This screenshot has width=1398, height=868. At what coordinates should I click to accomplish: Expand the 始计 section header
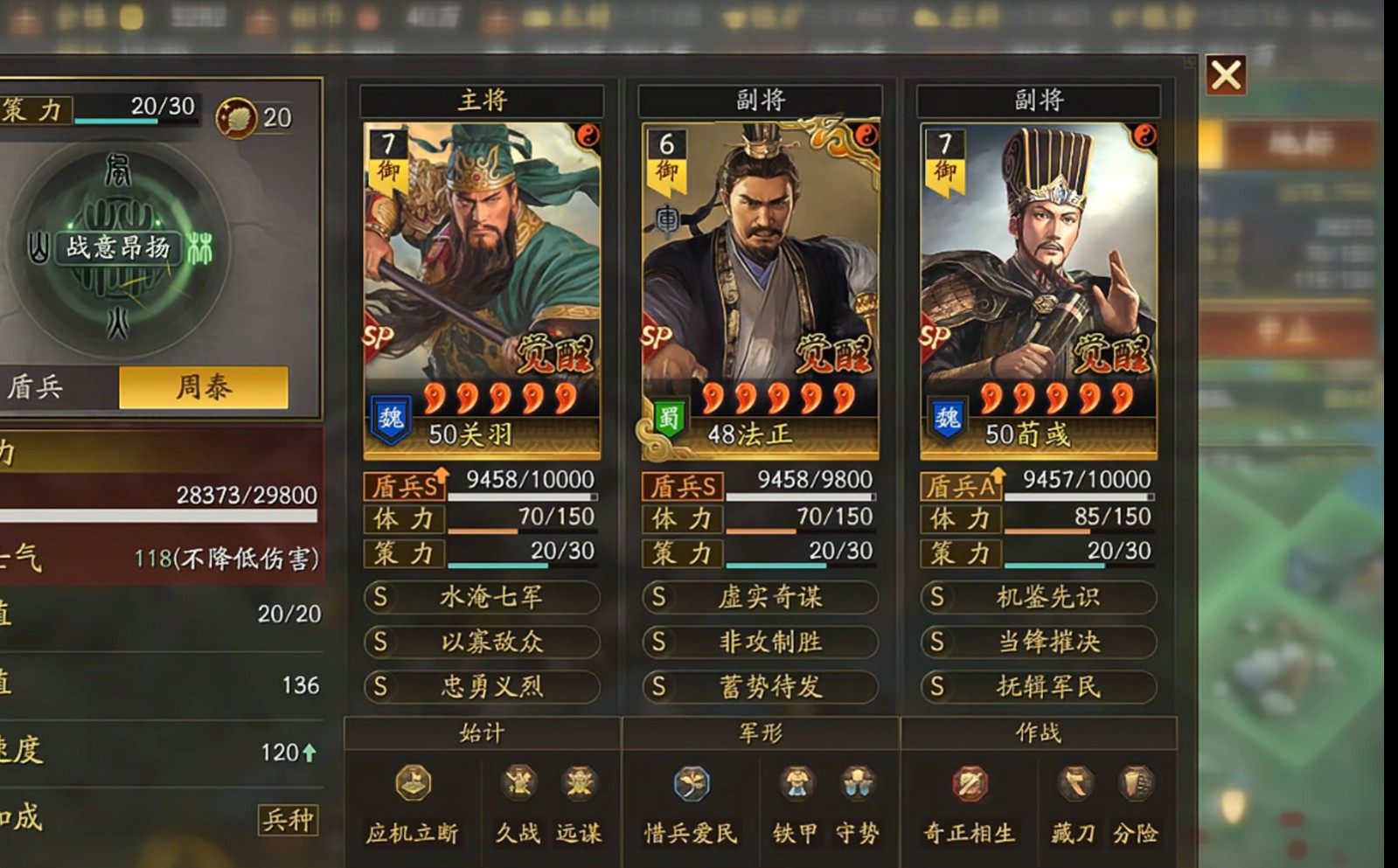[x=482, y=735]
